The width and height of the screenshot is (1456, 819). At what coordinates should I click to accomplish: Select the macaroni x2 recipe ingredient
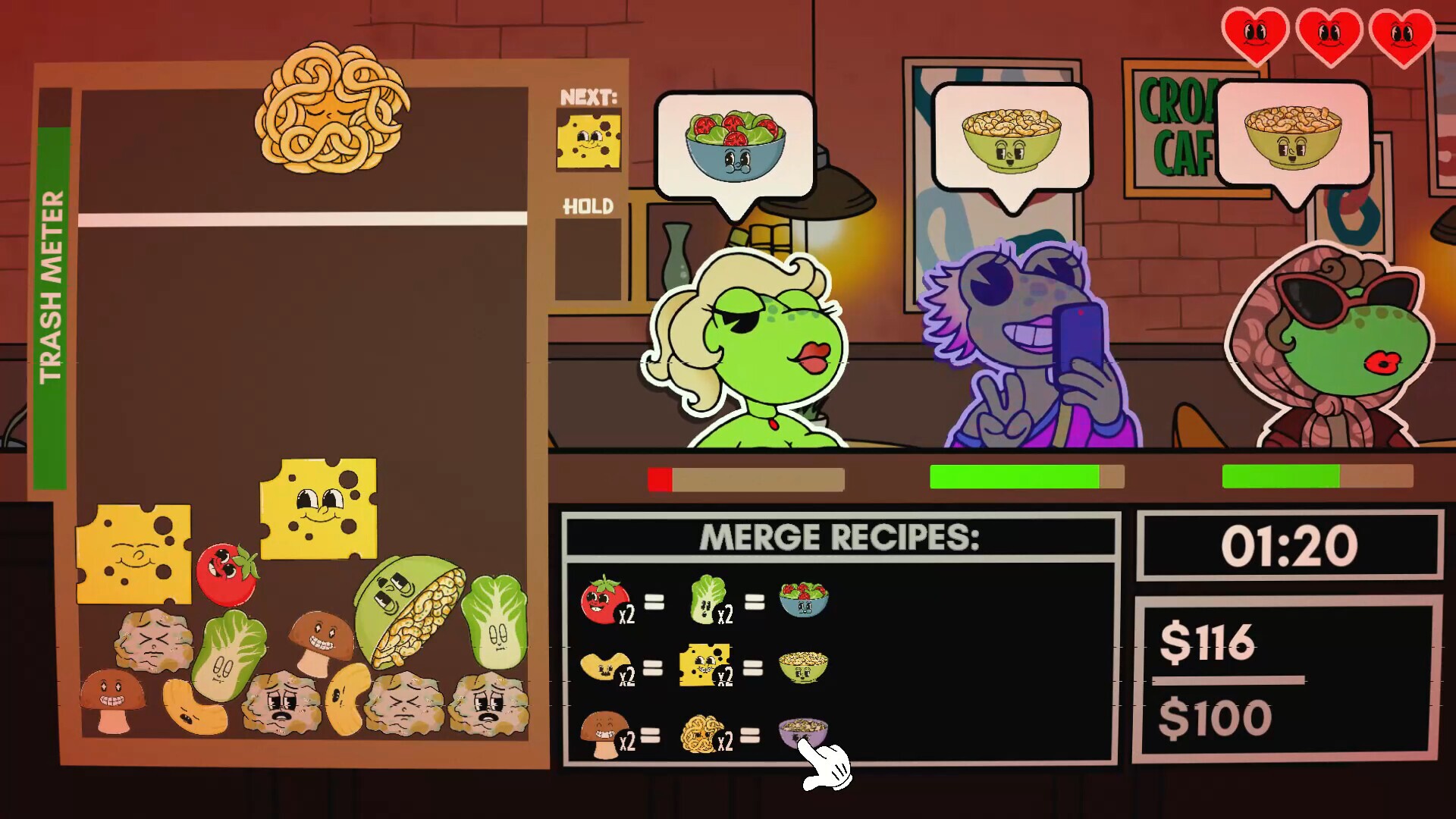[x=607, y=667]
